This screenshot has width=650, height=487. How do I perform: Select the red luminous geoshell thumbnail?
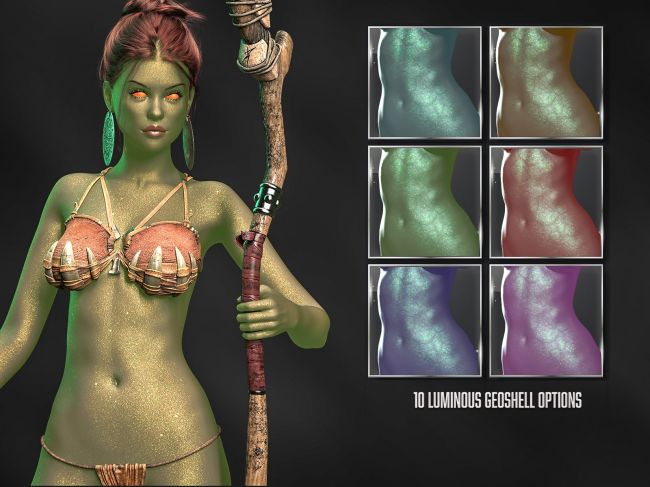(546, 202)
